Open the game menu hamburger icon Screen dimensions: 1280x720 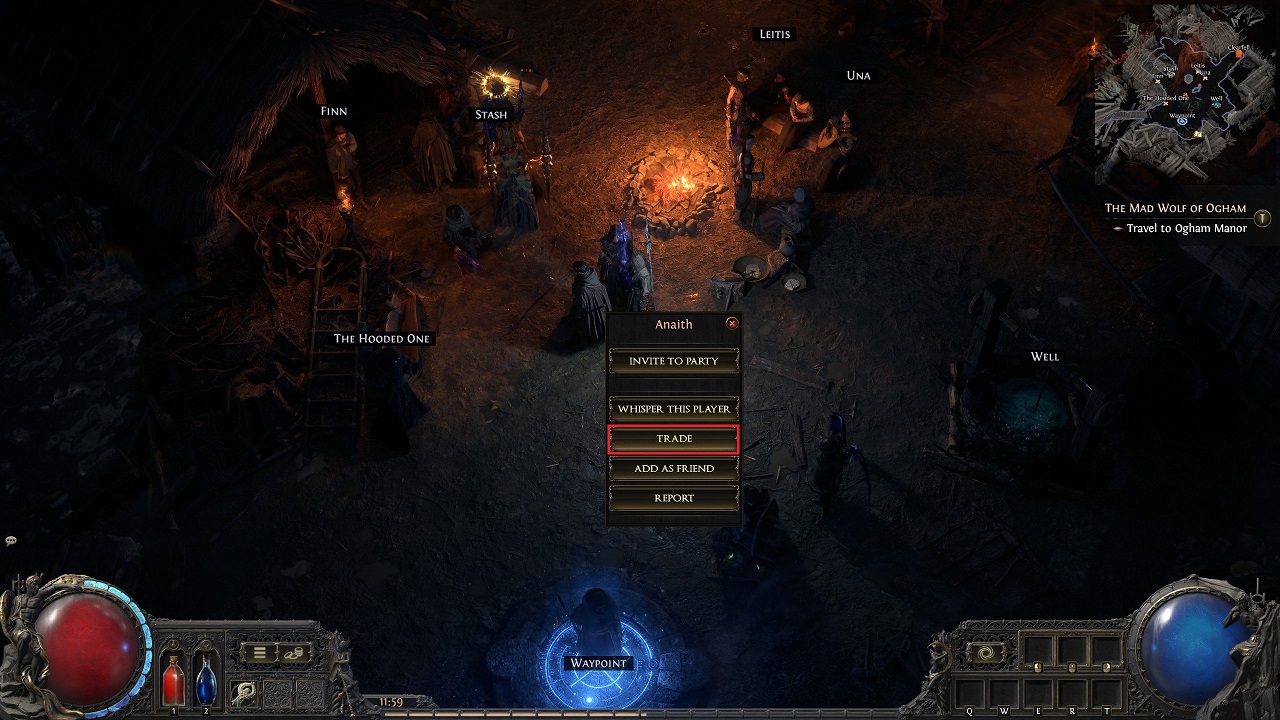coord(259,653)
